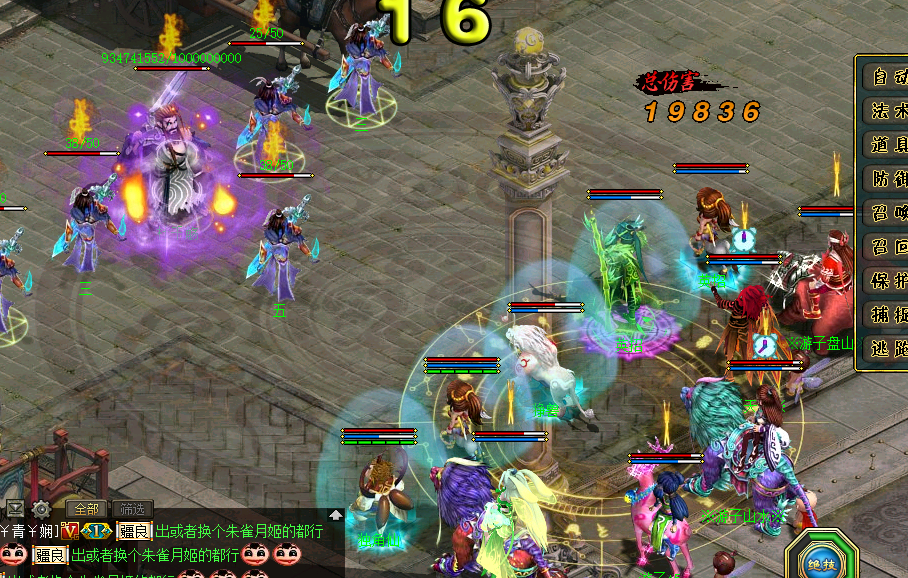Expand chat window with the up arrow
The width and height of the screenshot is (908, 578).
(x=335, y=515)
